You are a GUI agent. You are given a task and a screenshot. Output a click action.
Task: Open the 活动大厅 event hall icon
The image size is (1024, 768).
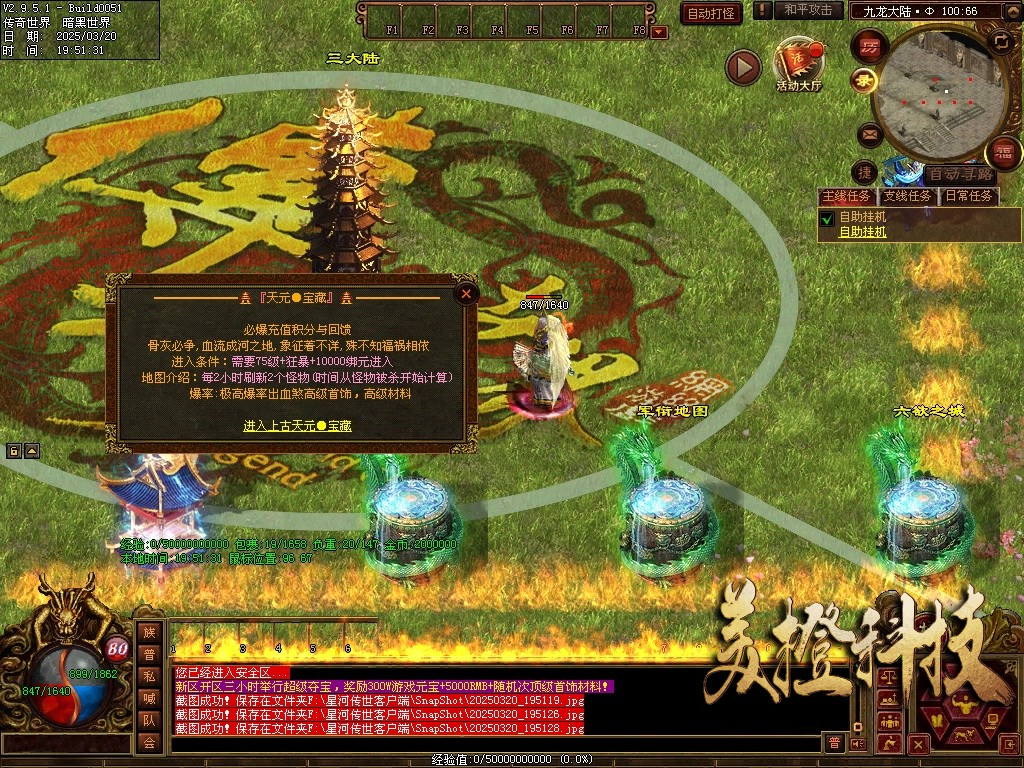[797, 65]
